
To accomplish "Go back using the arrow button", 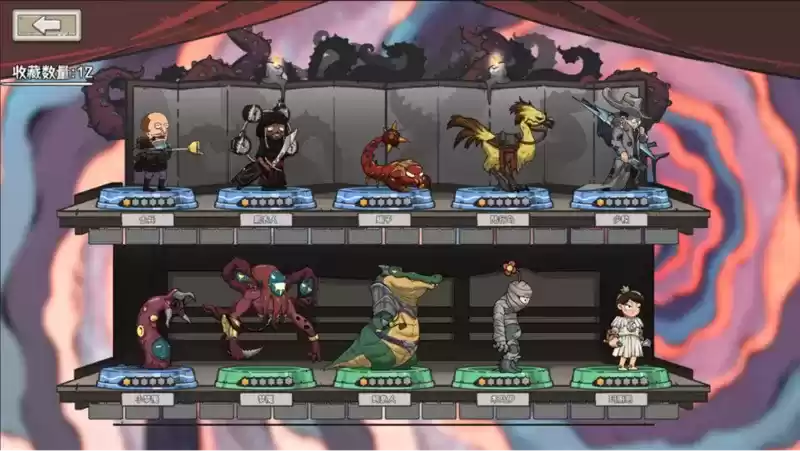I will pyautogui.click(x=46, y=25).
